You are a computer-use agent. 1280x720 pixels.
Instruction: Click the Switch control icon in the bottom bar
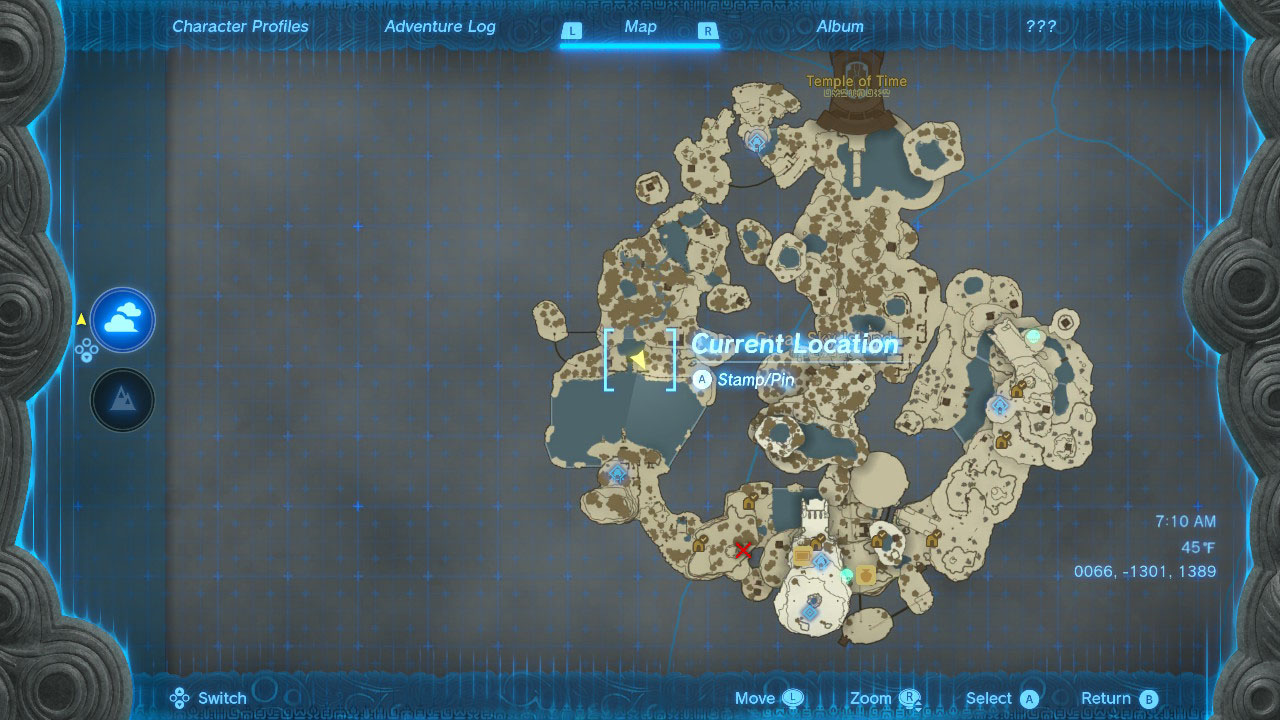(180, 697)
